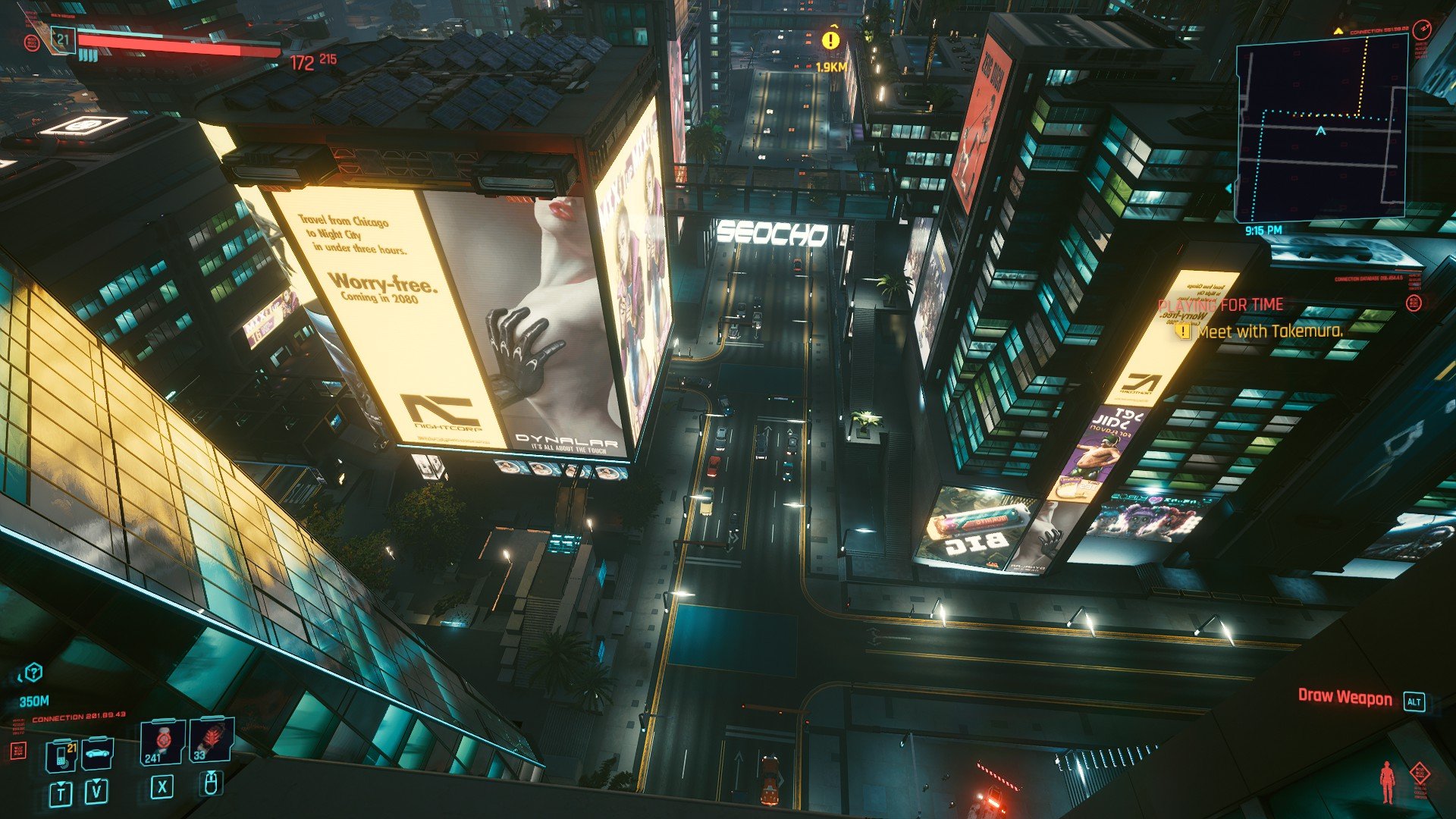
Task: Click the player level 21 badge
Action: point(63,39)
